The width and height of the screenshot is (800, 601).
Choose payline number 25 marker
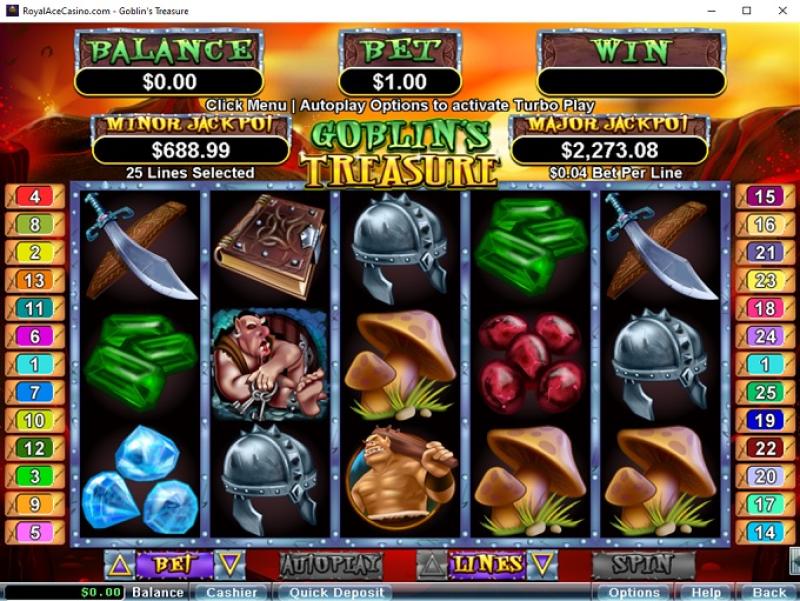click(x=764, y=393)
